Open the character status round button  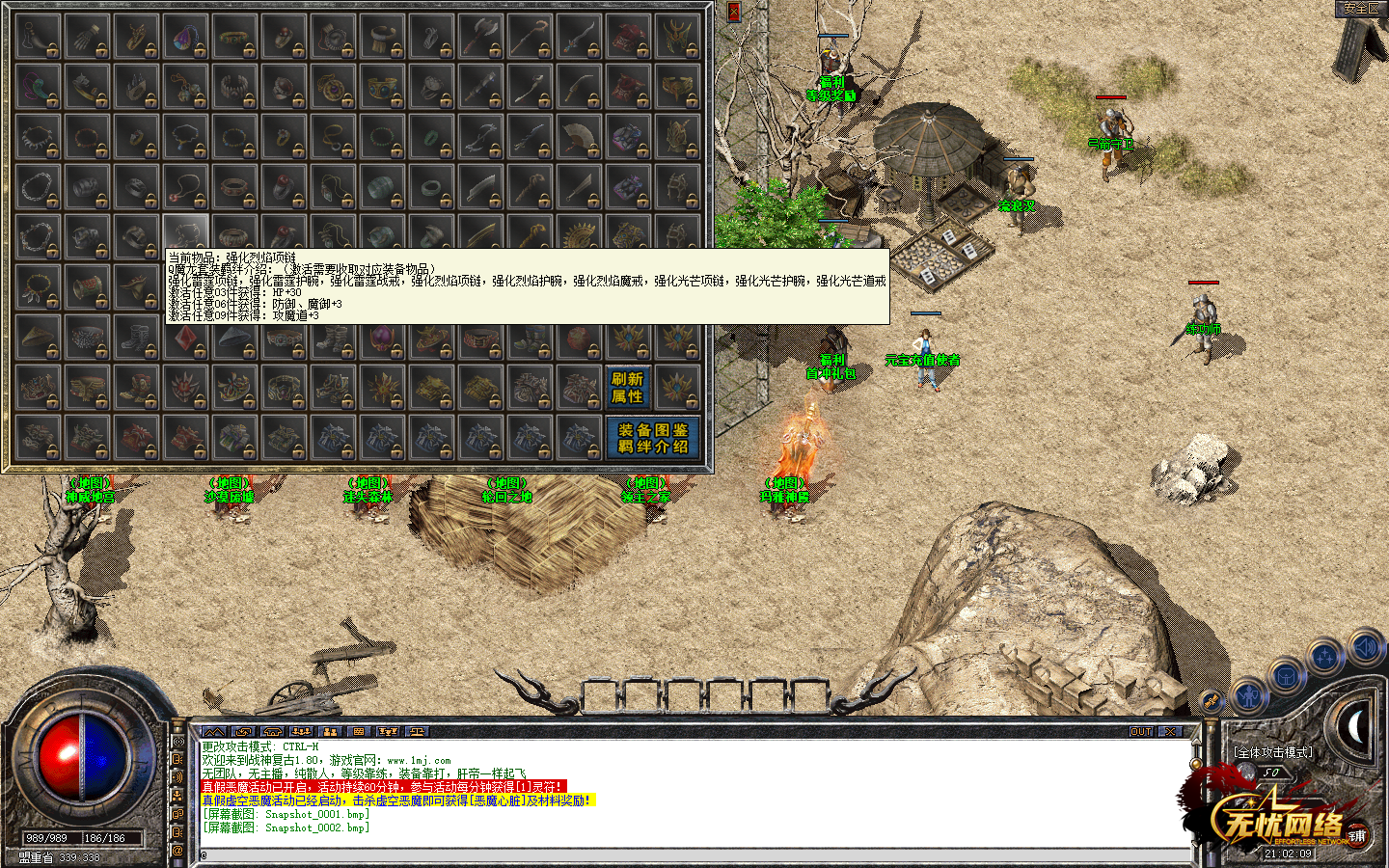[x=1248, y=694]
